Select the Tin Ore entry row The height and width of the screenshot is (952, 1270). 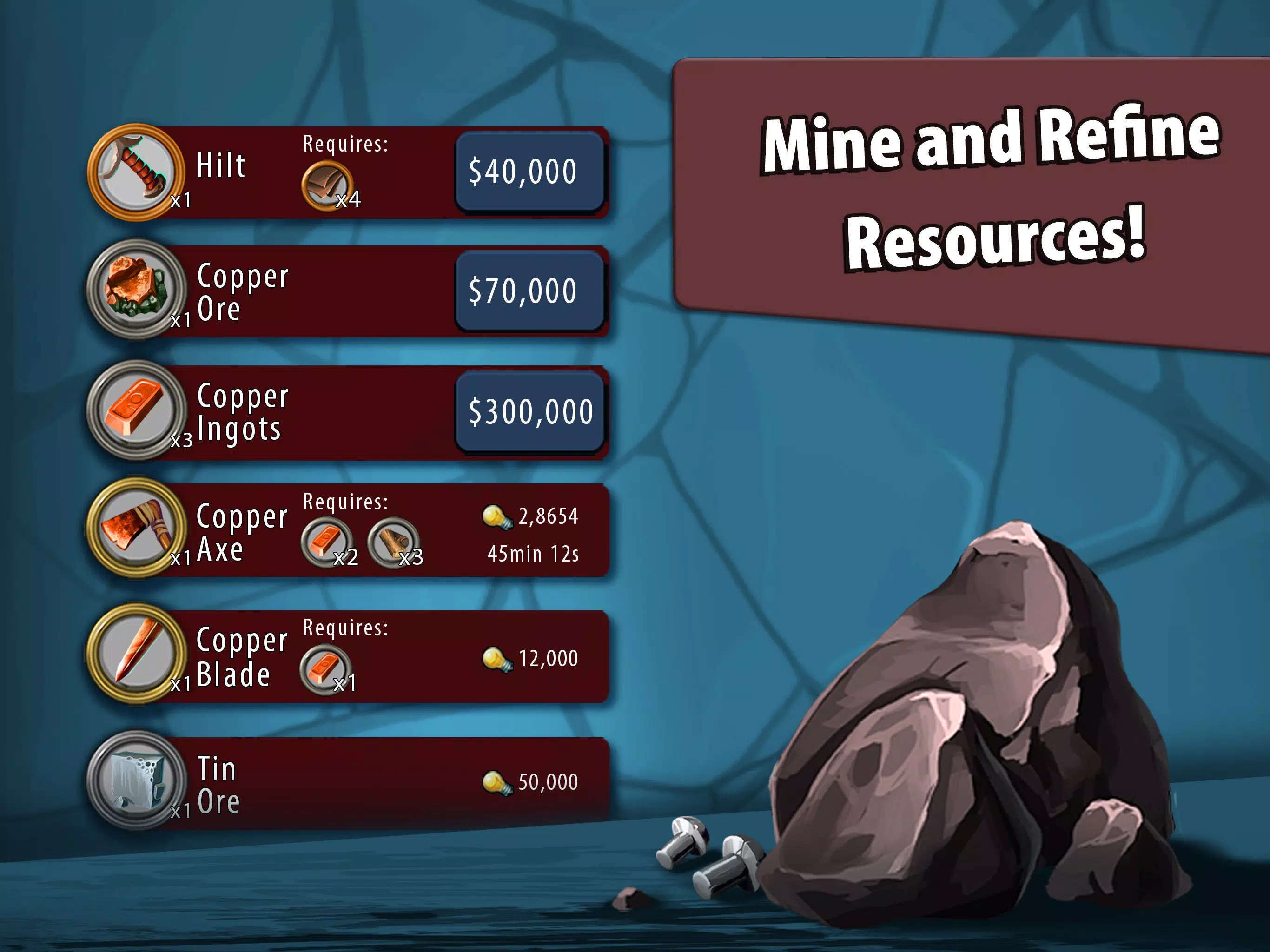379,781
